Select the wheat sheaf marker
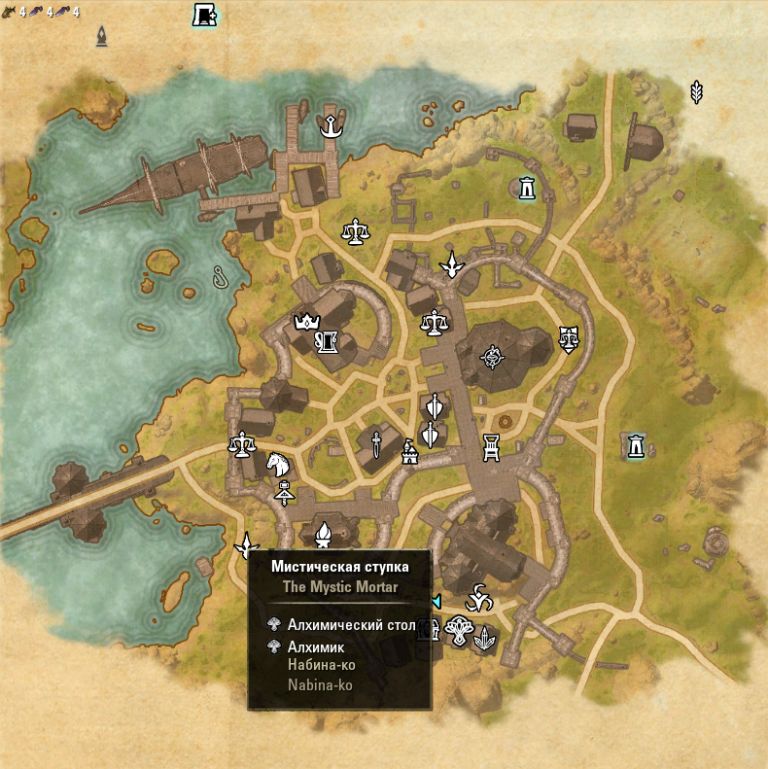The width and height of the screenshot is (768, 769). coord(696,92)
